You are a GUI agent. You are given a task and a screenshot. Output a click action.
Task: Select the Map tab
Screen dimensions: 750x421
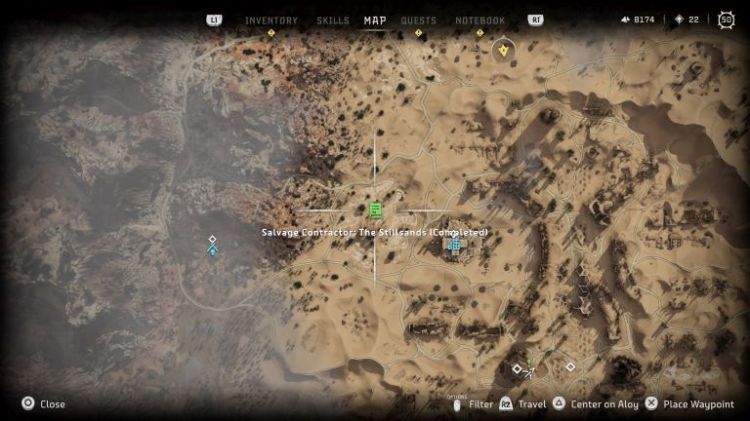pos(375,20)
